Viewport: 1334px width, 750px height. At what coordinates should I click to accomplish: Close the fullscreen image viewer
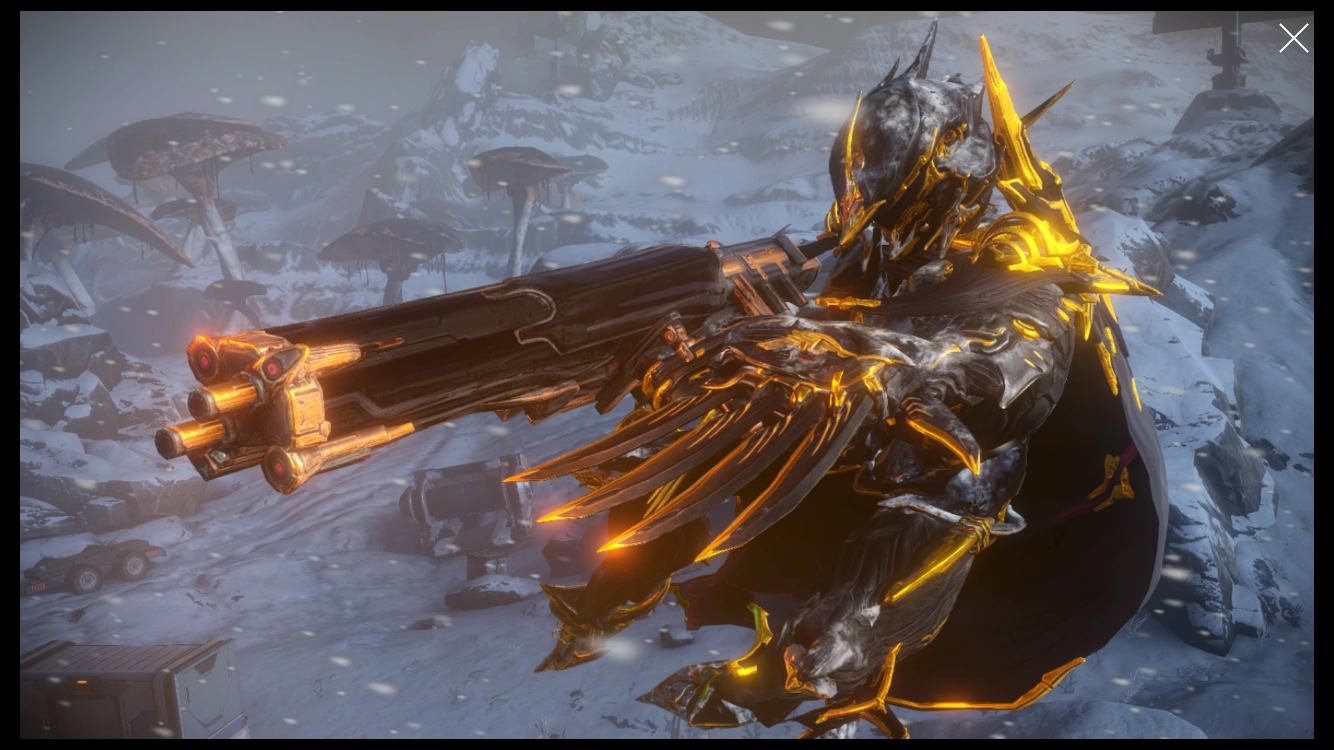1293,38
